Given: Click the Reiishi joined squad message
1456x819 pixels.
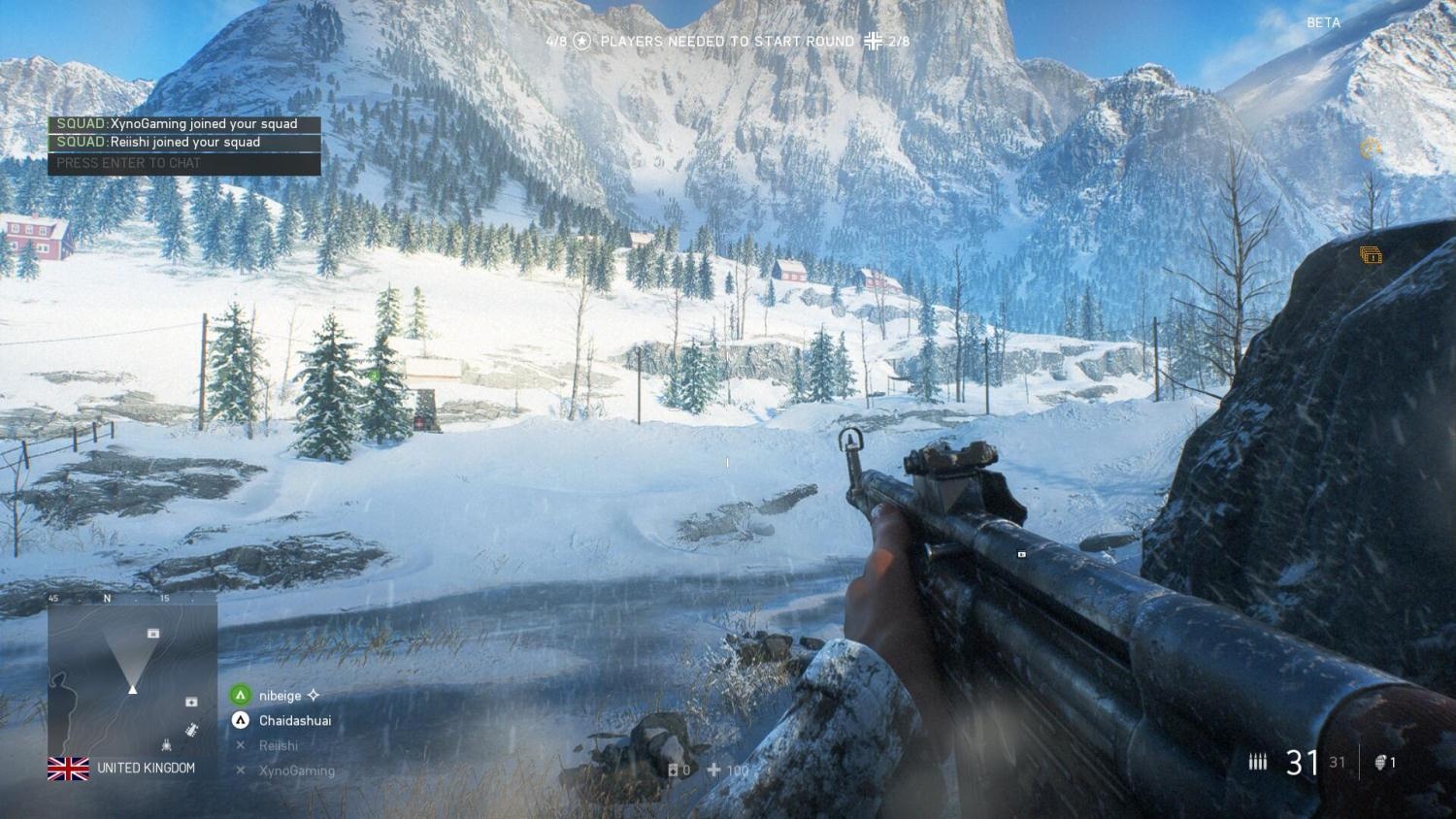Looking at the screenshot, I should tap(183, 143).
